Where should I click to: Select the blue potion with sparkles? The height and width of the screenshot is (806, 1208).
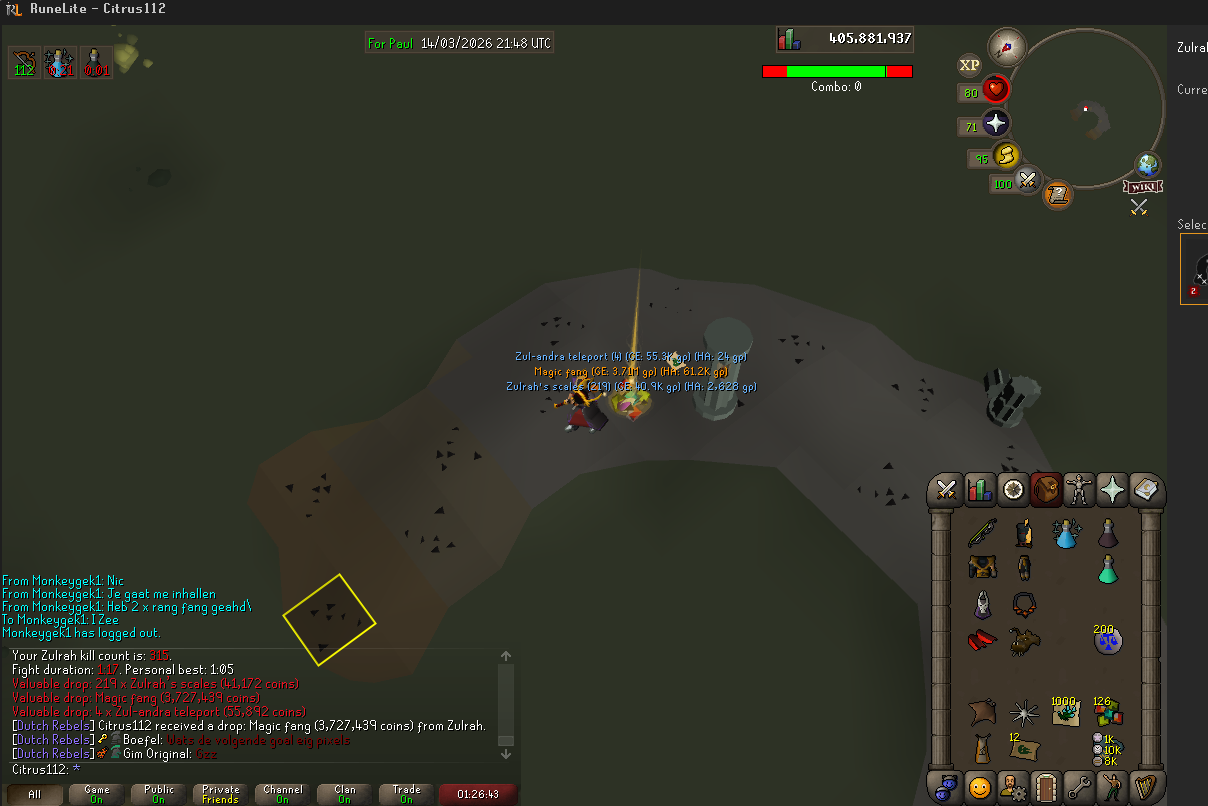coord(1067,533)
